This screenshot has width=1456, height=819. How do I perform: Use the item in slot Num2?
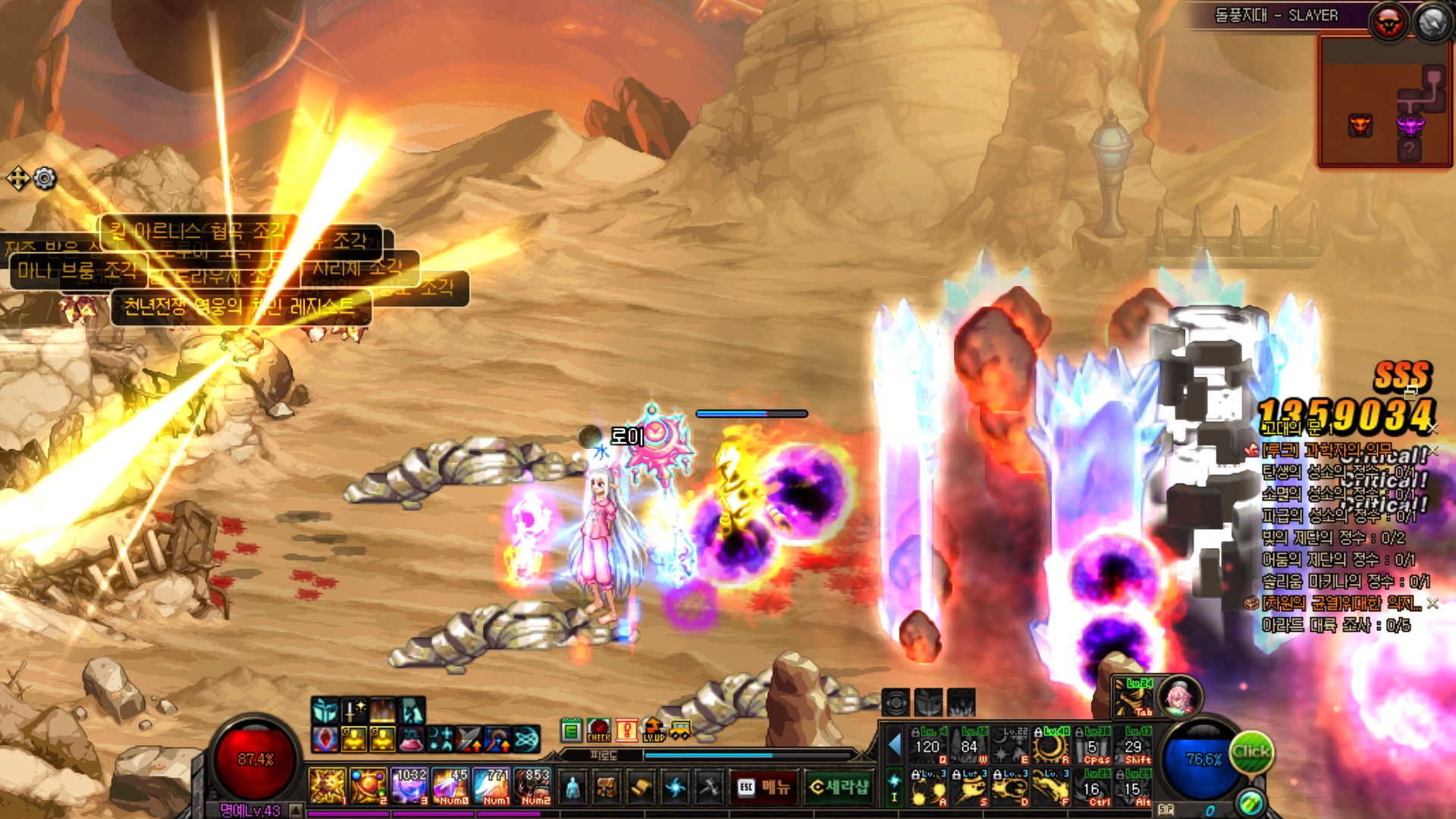tap(535, 786)
